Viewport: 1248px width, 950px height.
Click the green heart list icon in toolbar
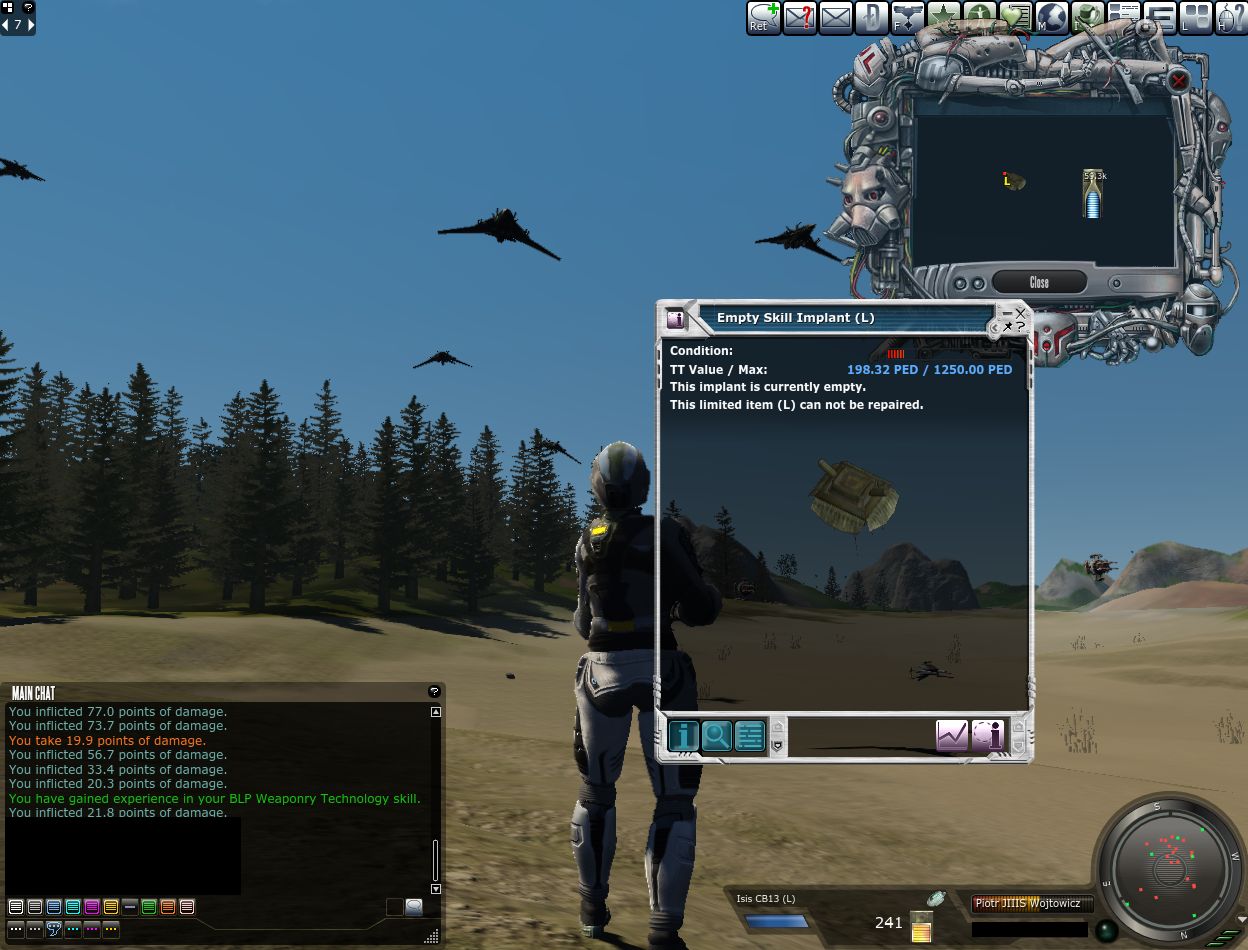1015,17
